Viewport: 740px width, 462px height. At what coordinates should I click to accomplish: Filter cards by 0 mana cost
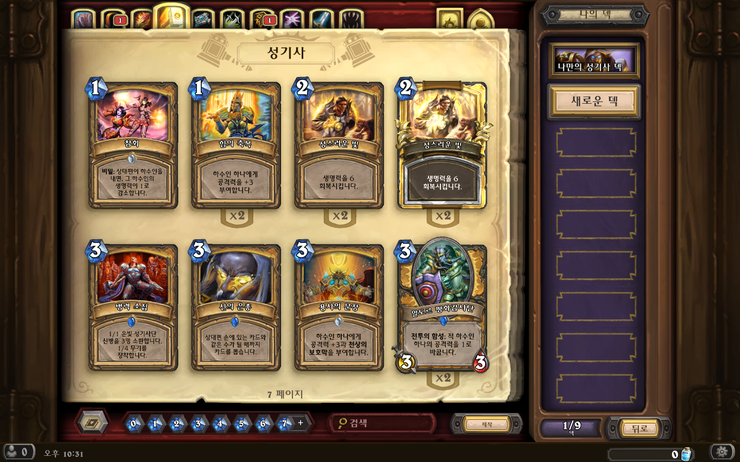(x=135, y=423)
